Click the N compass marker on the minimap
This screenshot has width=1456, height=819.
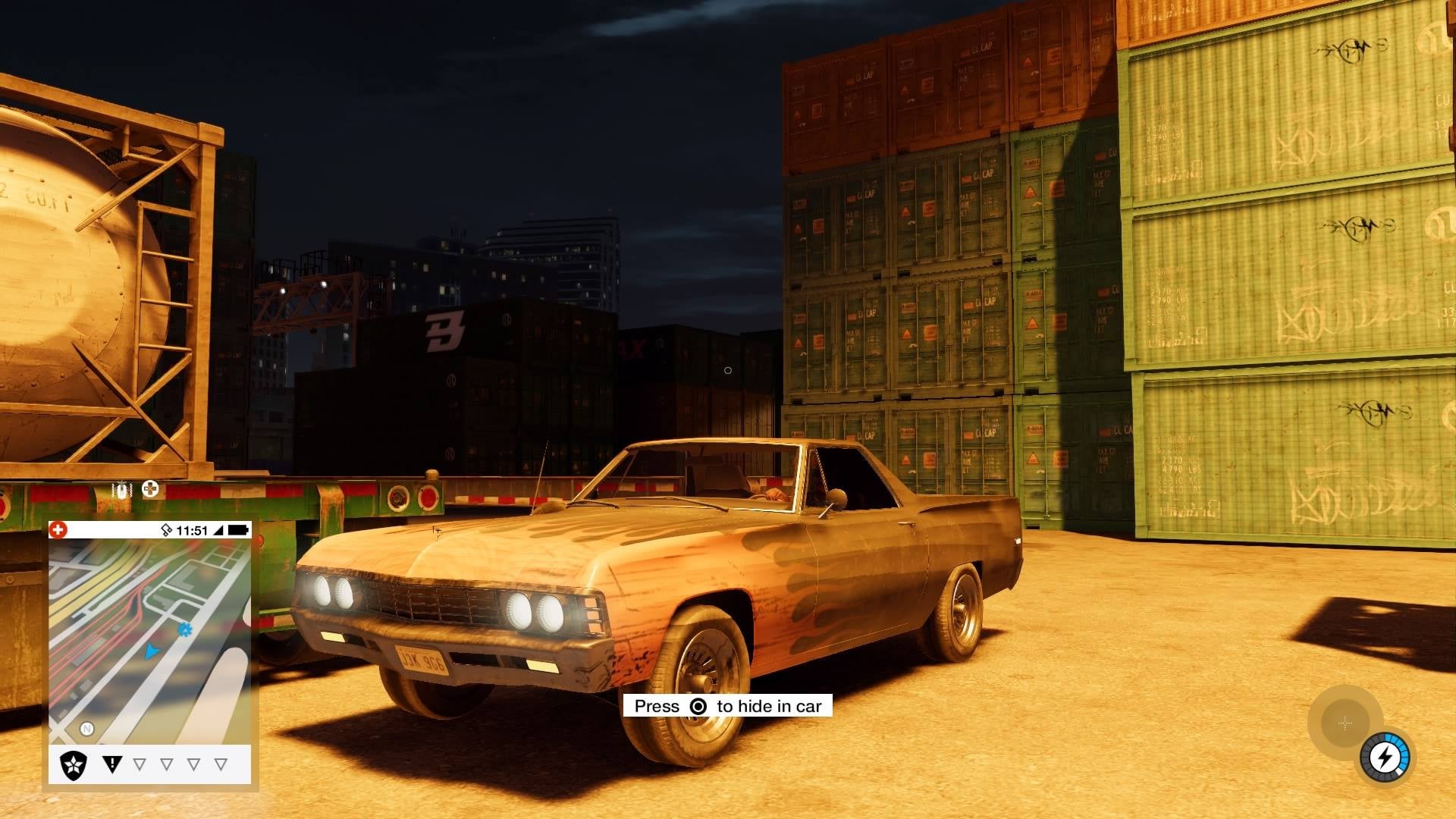click(86, 727)
